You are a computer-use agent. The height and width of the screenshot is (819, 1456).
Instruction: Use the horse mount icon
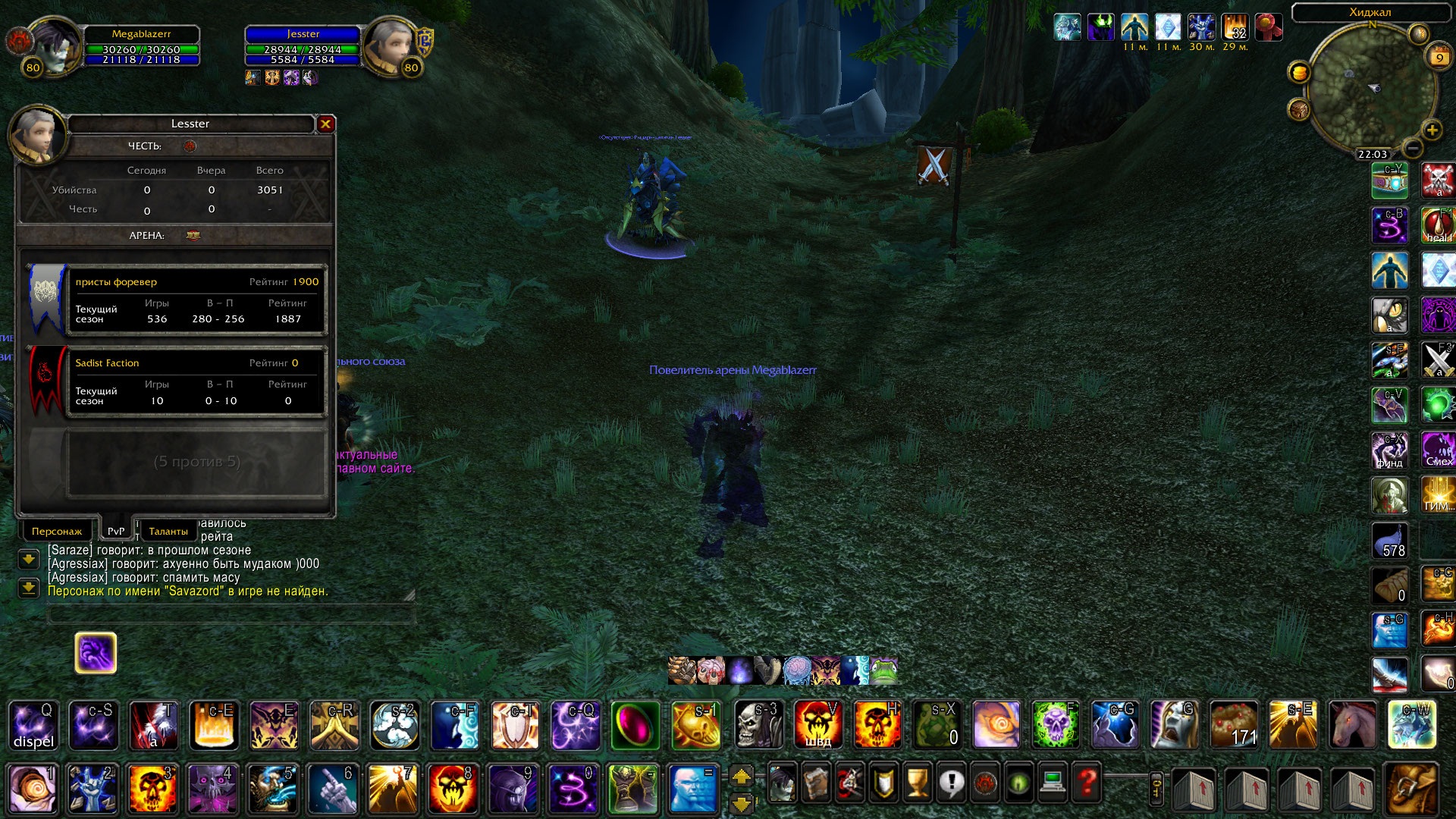1352,726
